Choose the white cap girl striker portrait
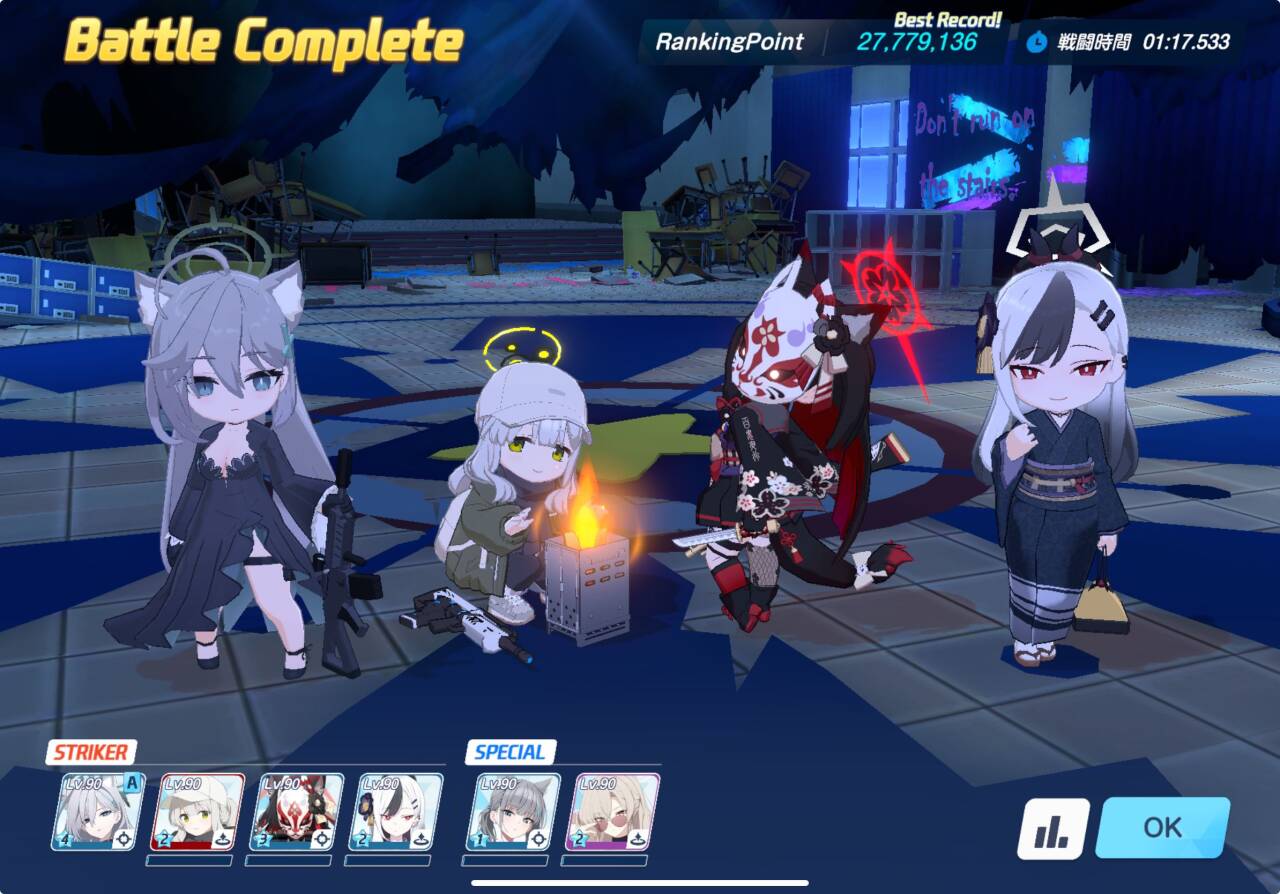The width and height of the screenshot is (1280, 894). click(x=197, y=812)
